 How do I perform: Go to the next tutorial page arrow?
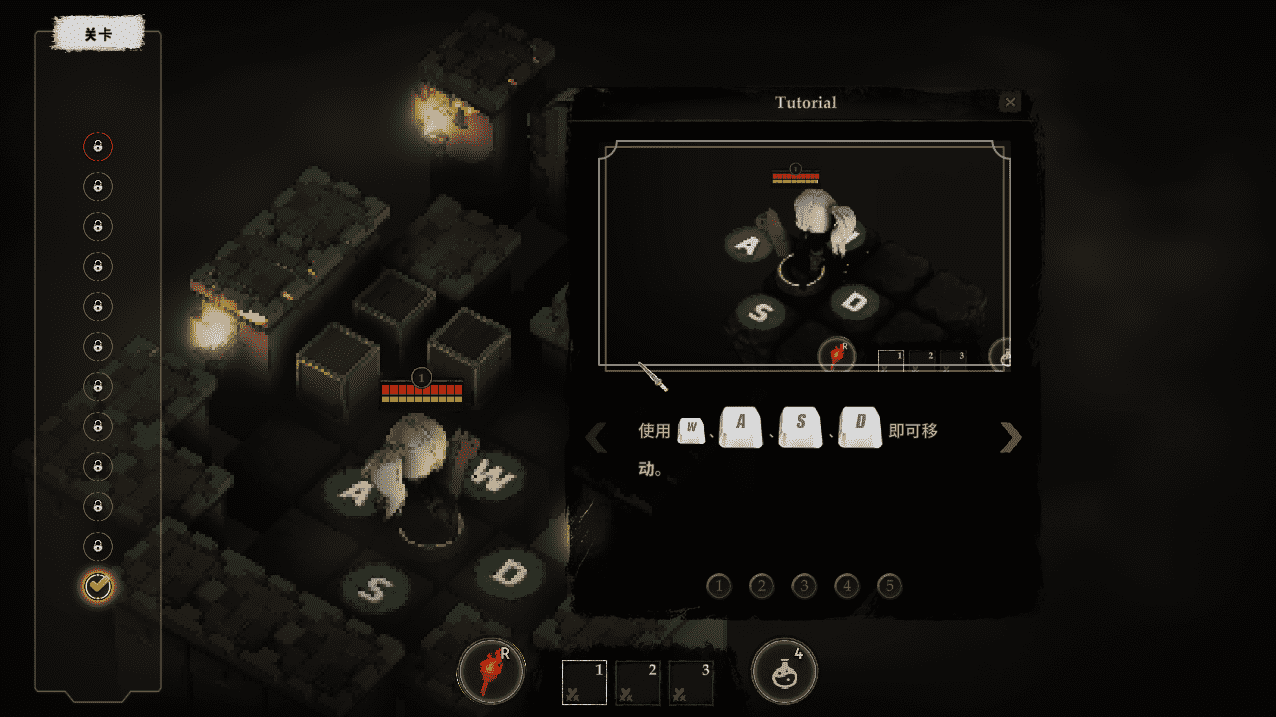1011,437
